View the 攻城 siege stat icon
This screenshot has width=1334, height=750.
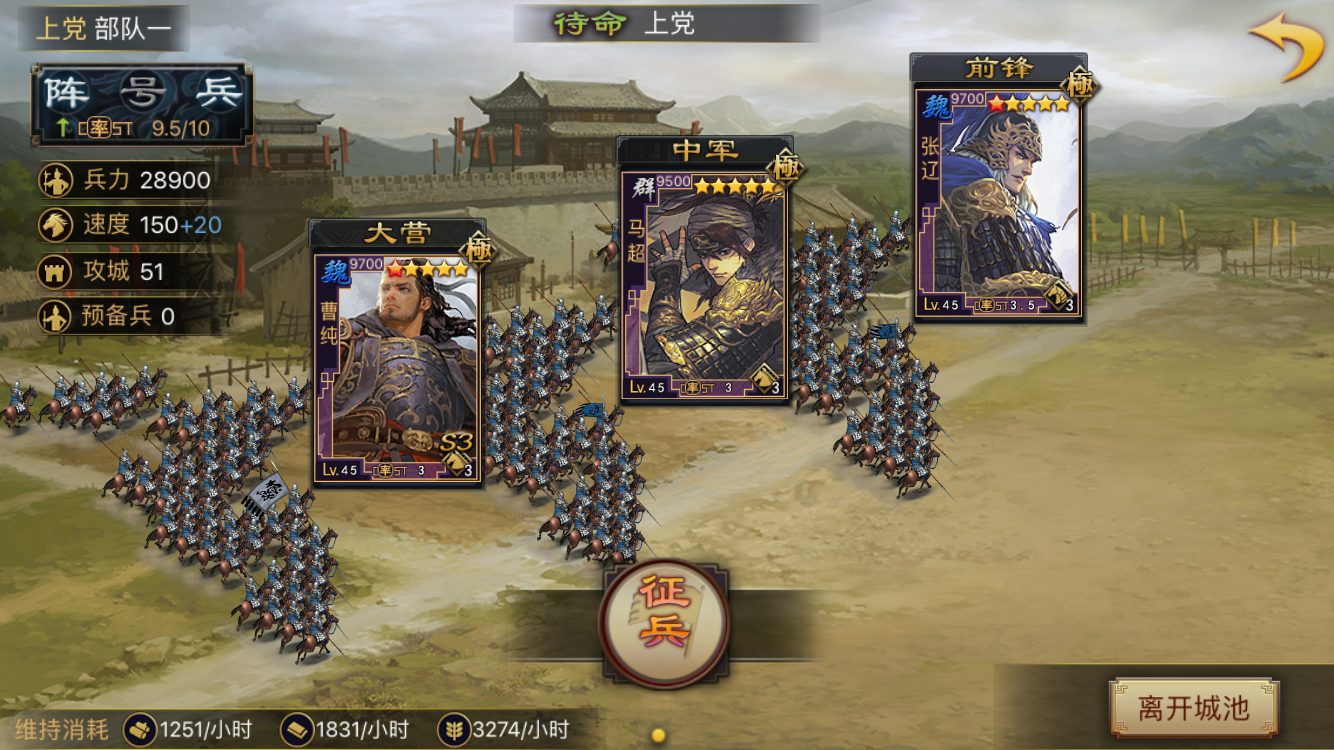[54, 271]
